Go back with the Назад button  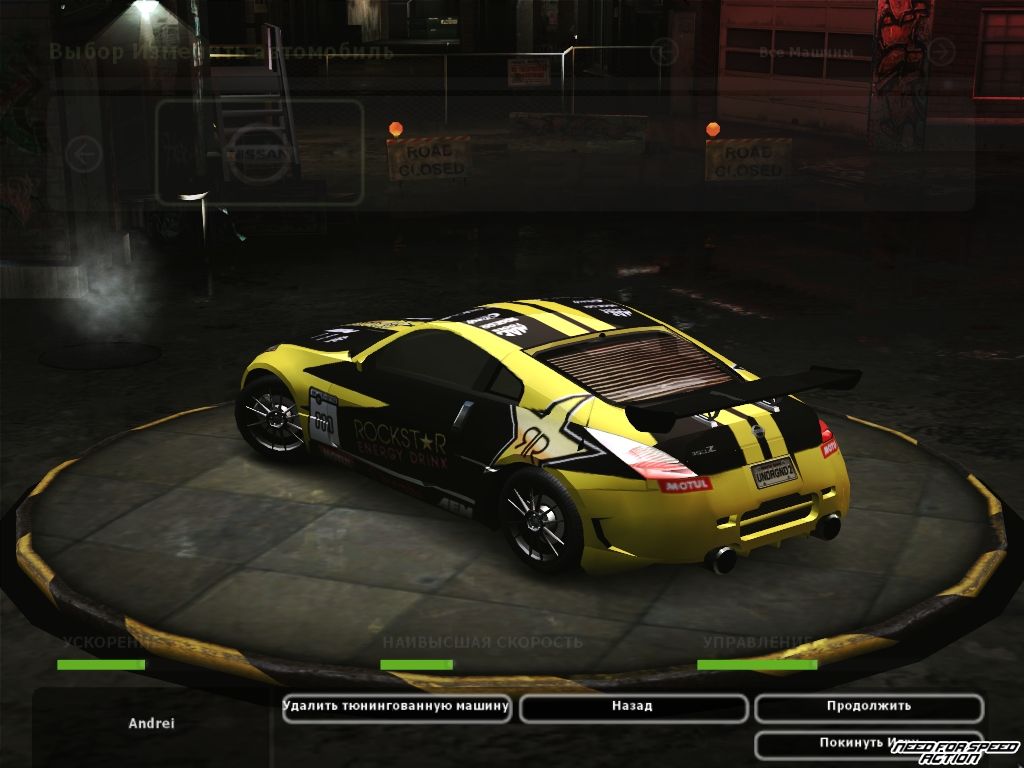pos(633,707)
